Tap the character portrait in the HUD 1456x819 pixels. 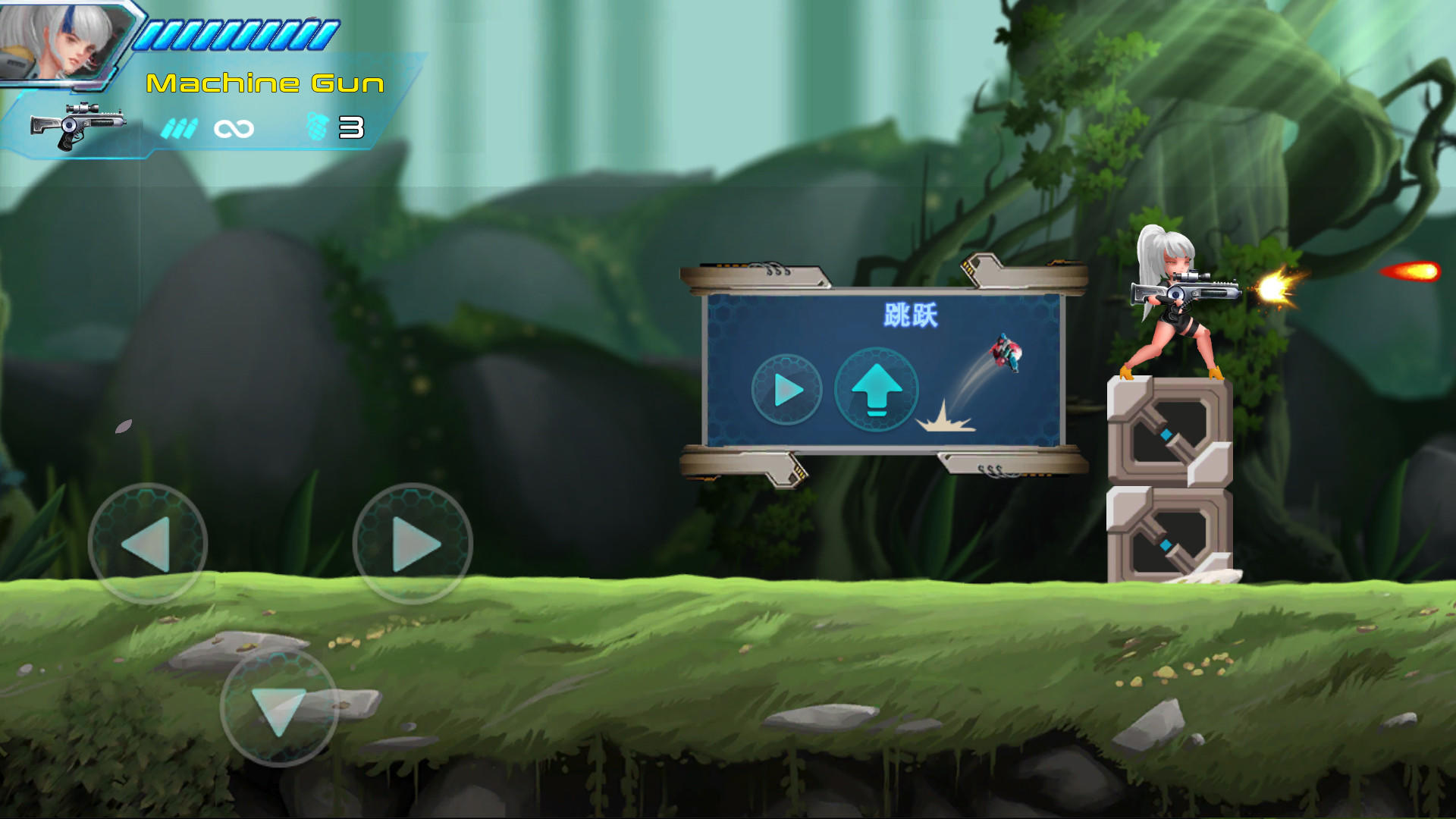coord(68,45)
